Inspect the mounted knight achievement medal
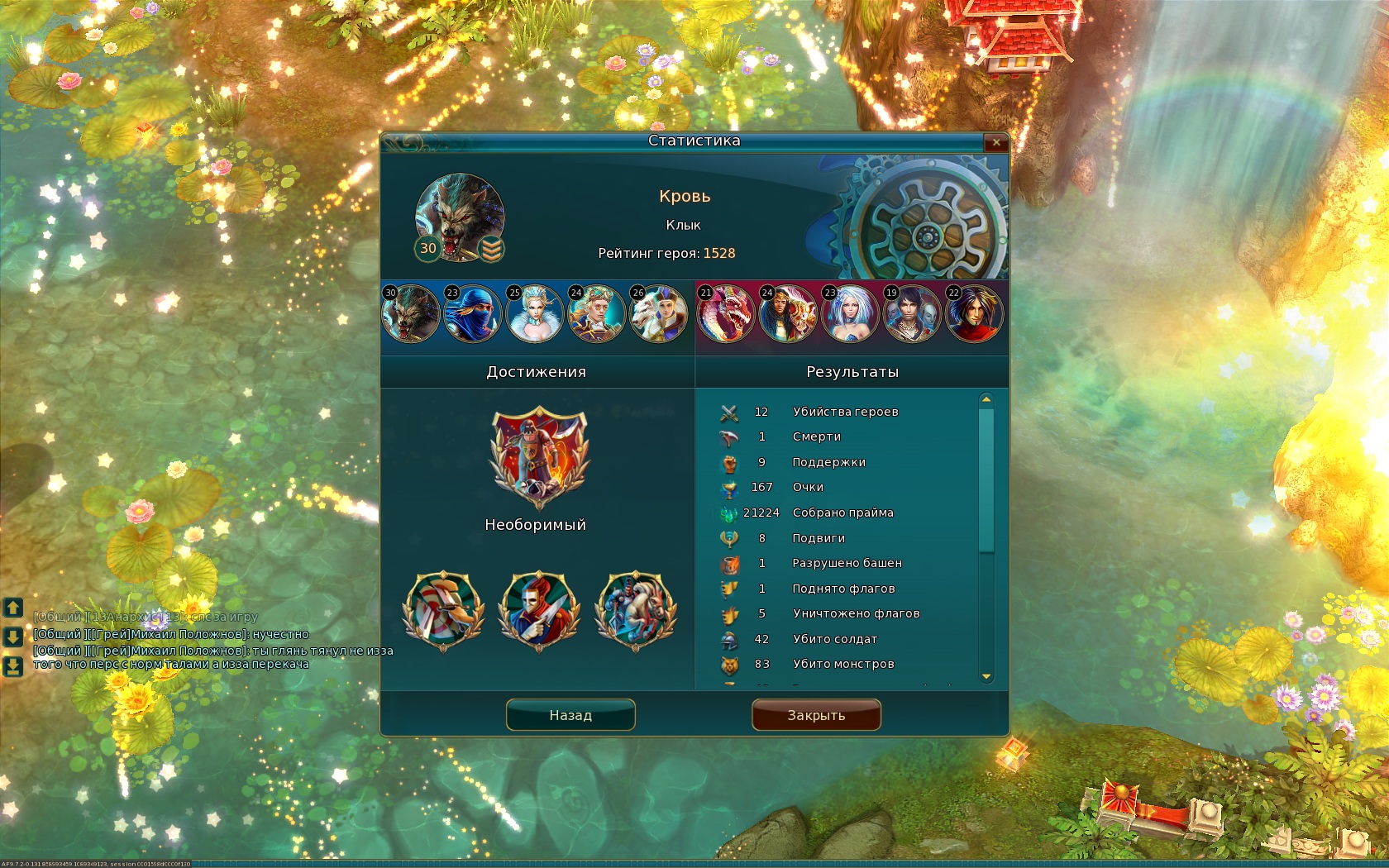1389x868 pixels. click(x=636, y=611)
